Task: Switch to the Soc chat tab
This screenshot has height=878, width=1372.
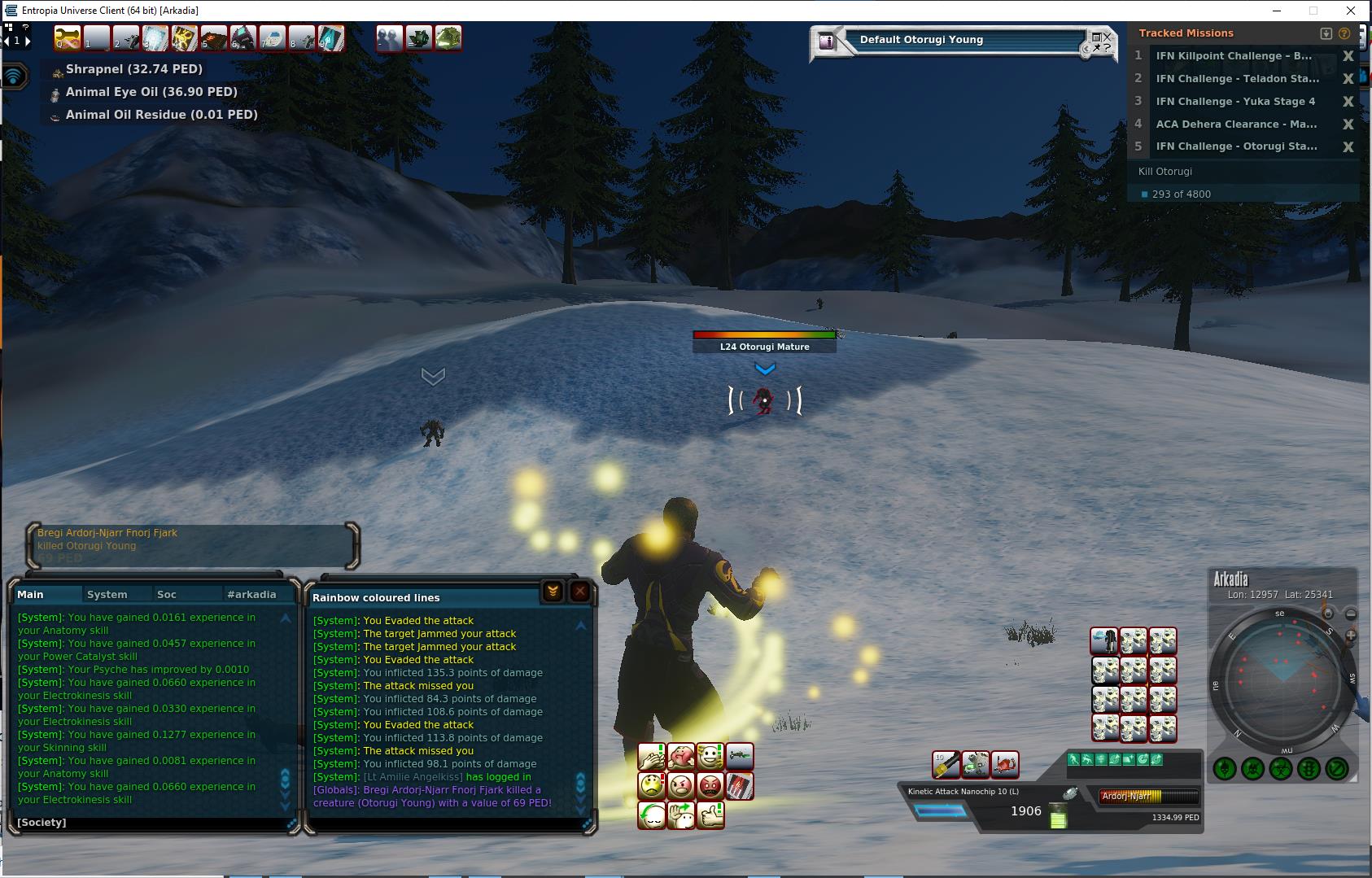Action: coord(166,594)
